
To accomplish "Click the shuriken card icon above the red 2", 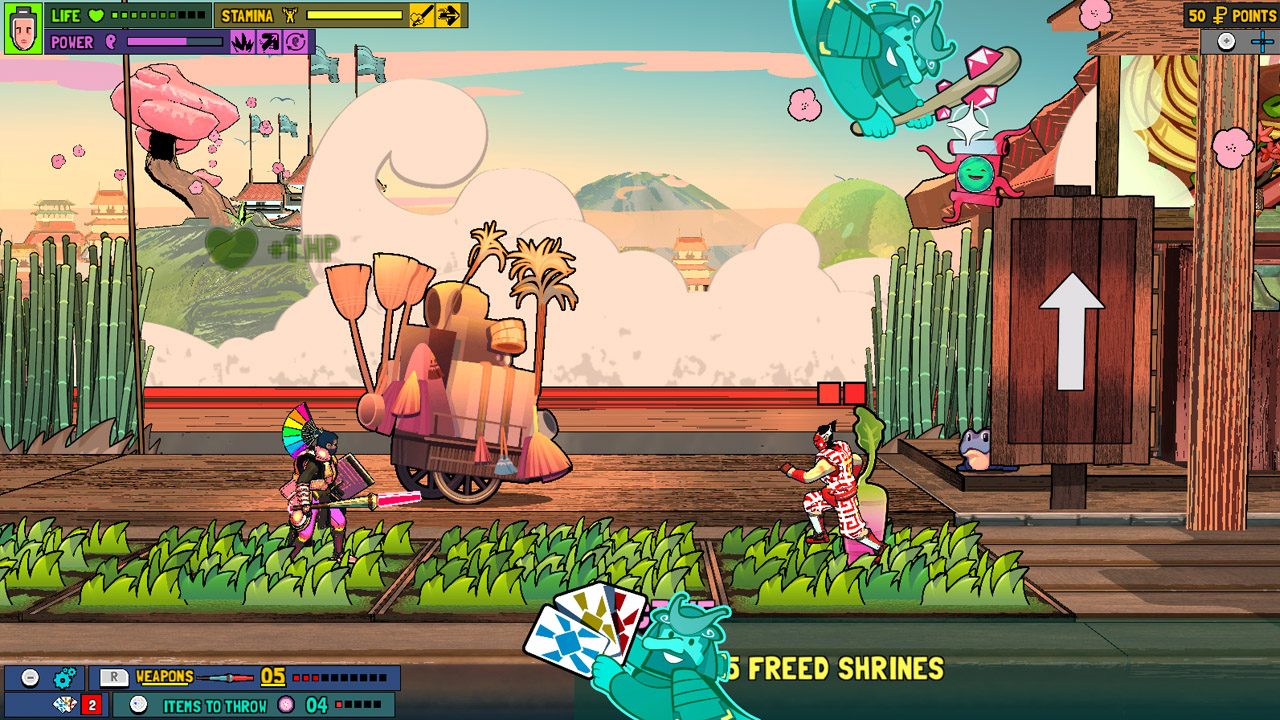I will 64,703.
